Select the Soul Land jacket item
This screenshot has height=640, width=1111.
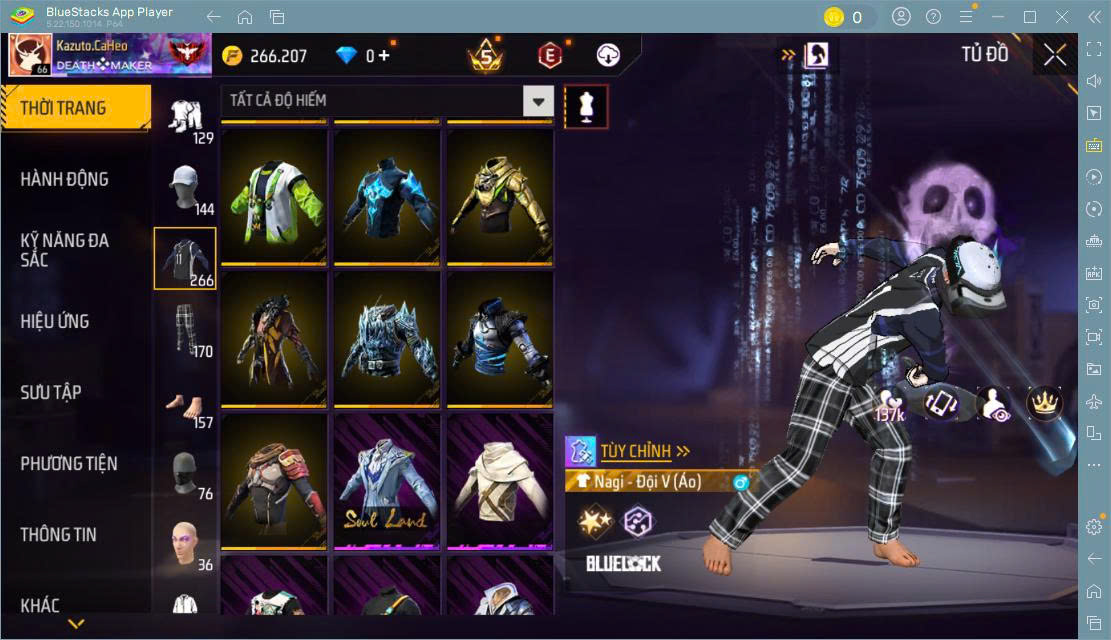pos(387,482)
